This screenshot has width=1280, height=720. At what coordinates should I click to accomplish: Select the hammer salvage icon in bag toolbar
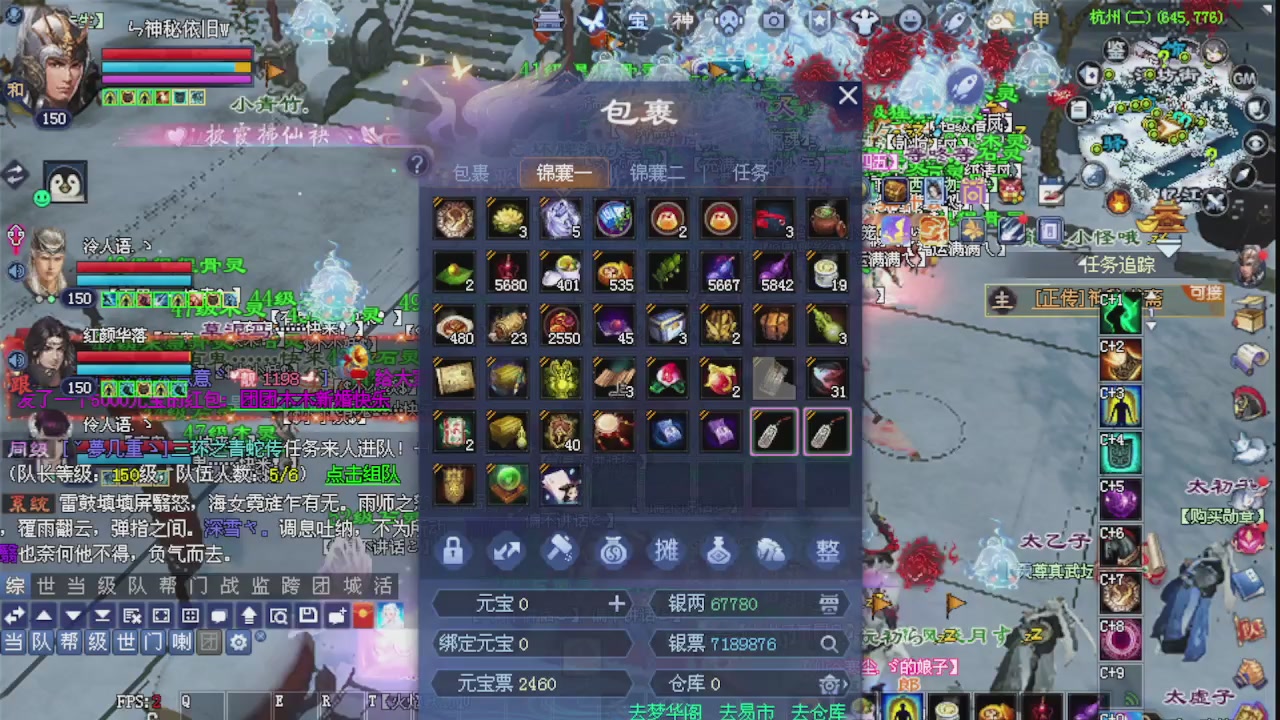click(560, 551)
